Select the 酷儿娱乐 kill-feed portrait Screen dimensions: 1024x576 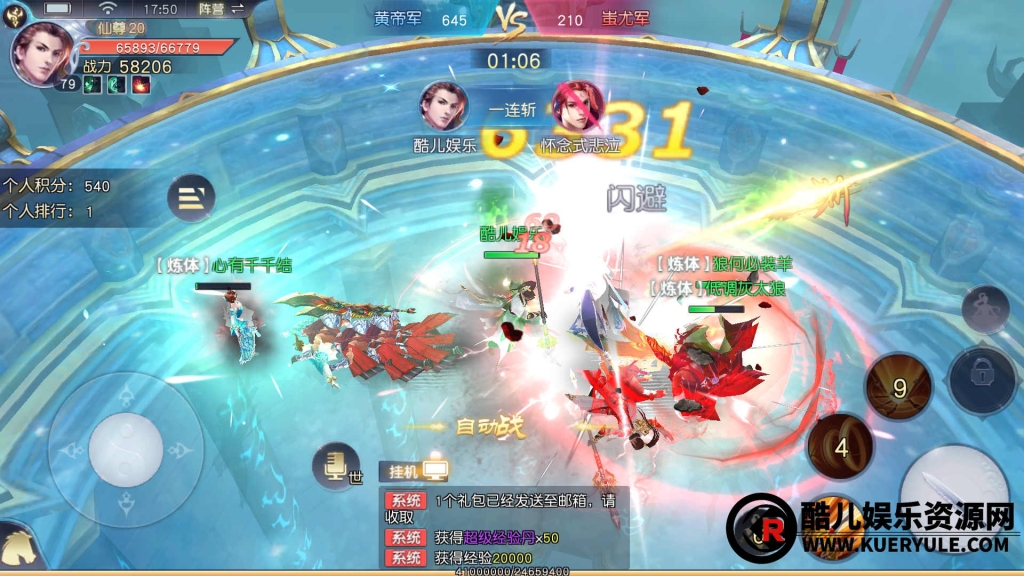click(444, 107)
